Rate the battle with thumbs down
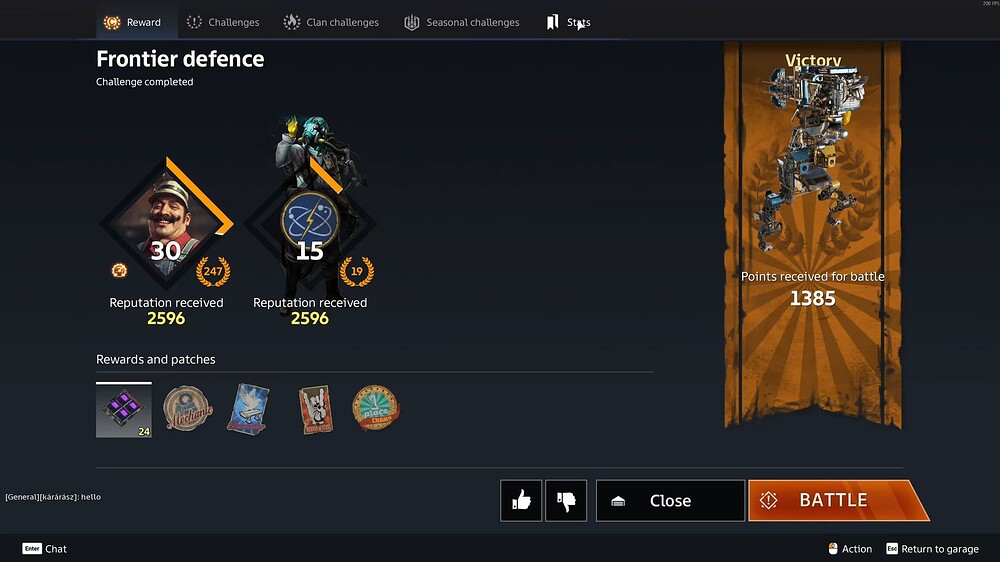1000x562 pixels. 566,501
